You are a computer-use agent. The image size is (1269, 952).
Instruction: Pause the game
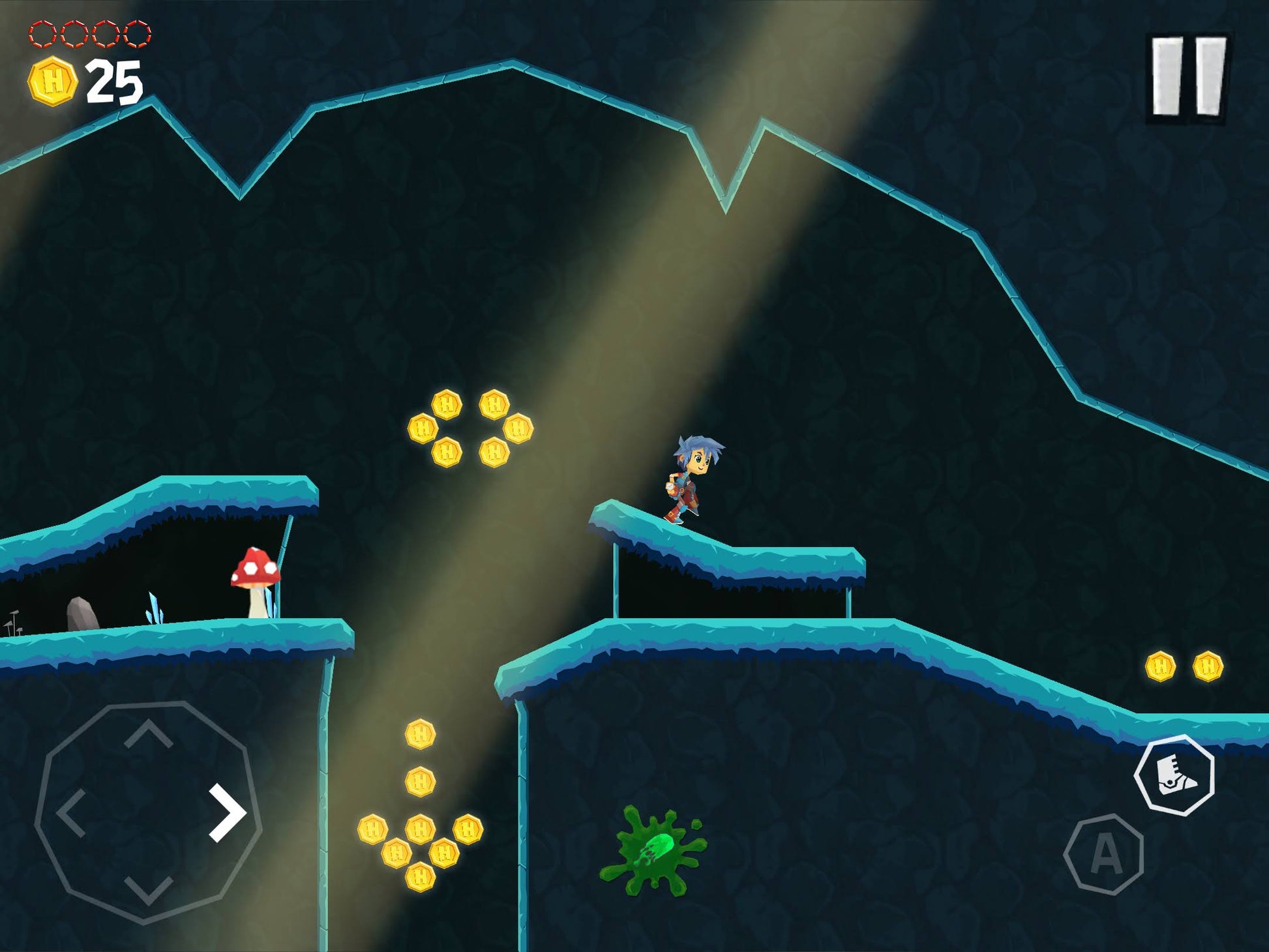point(1188,77)
